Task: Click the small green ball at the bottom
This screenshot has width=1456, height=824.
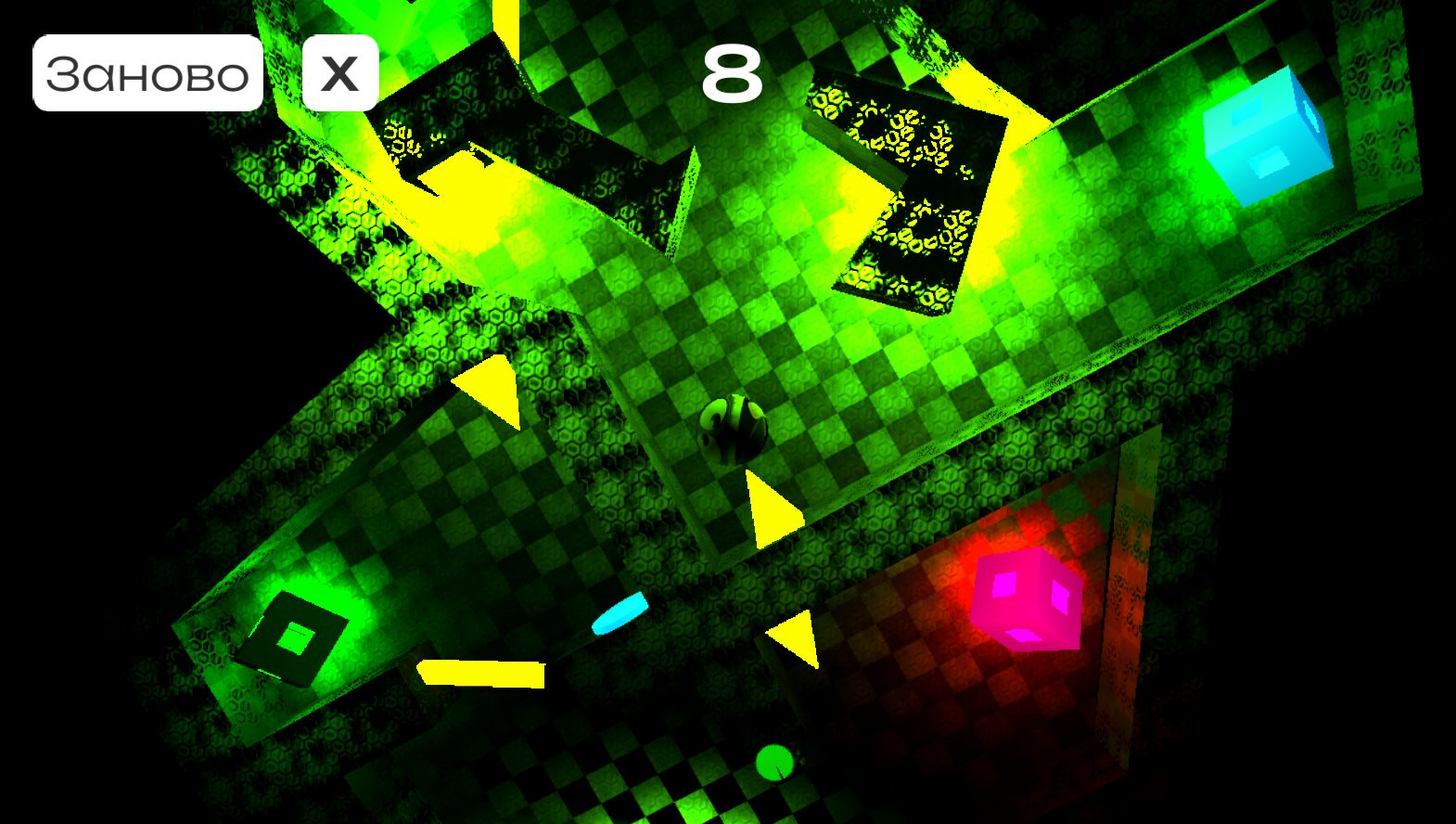Action: pyautogui.click(x=773, y=761)
